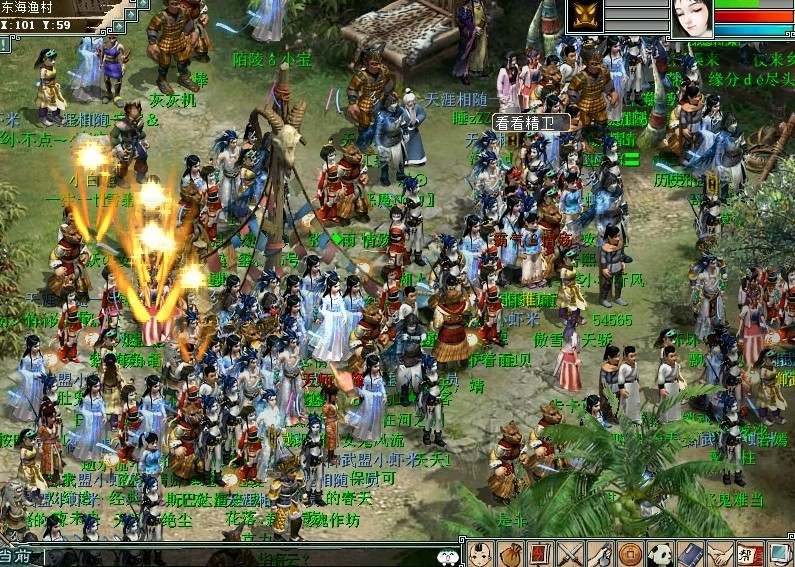Open the bronze coin trade icon

click(630, 553)
